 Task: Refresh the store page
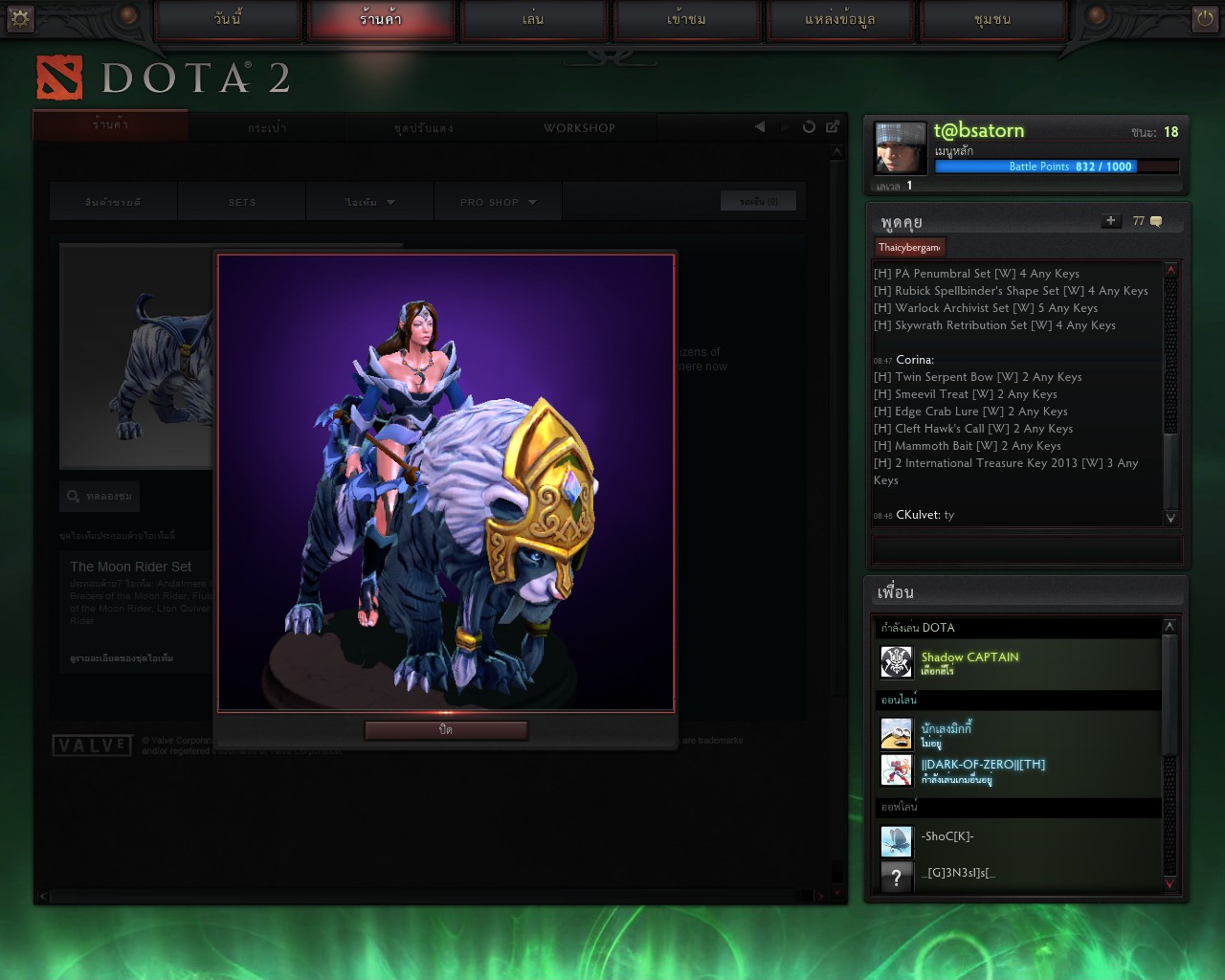809,127
